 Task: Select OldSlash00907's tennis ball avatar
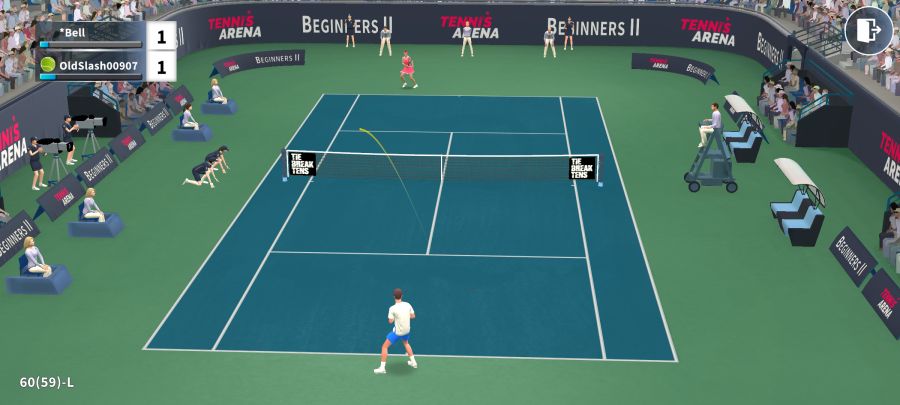click(48, 65)
